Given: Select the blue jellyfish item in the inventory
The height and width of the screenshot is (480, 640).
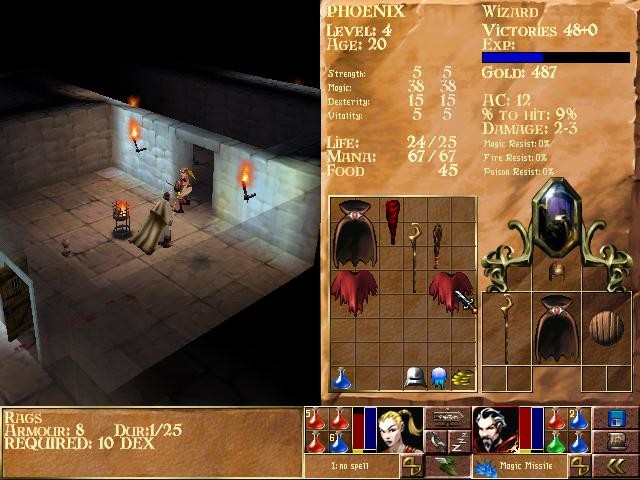Looking at the screenshot, I should (x=437, y=378).
